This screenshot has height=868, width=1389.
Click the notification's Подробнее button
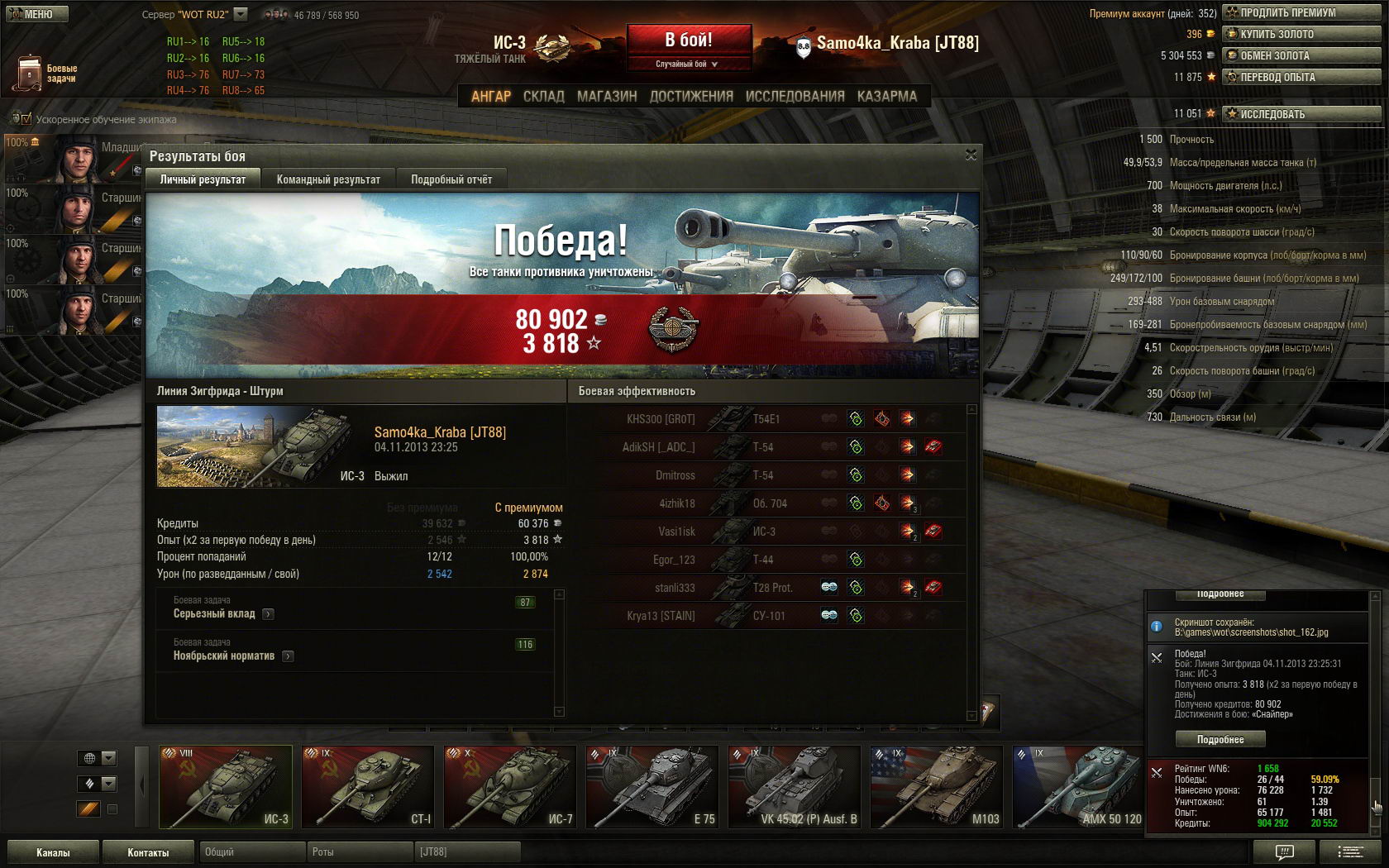click(1220, 739)
